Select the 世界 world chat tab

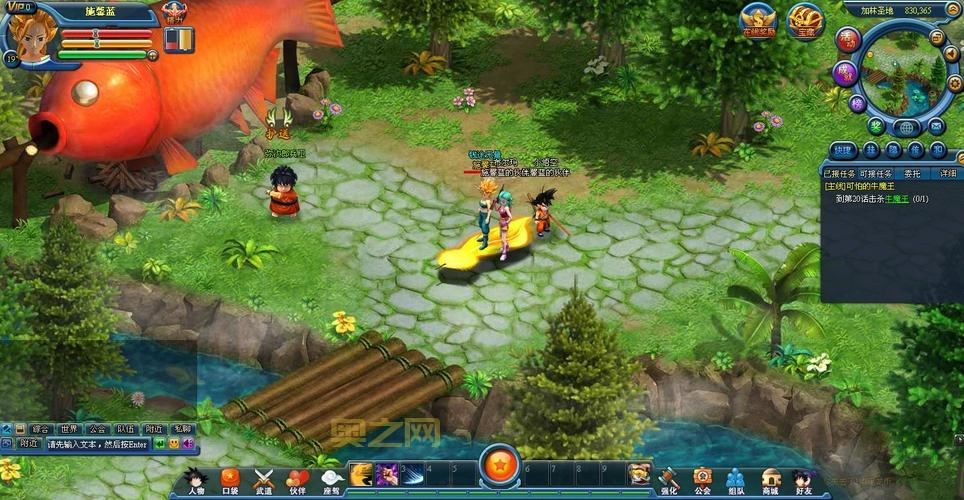[68, 428]
